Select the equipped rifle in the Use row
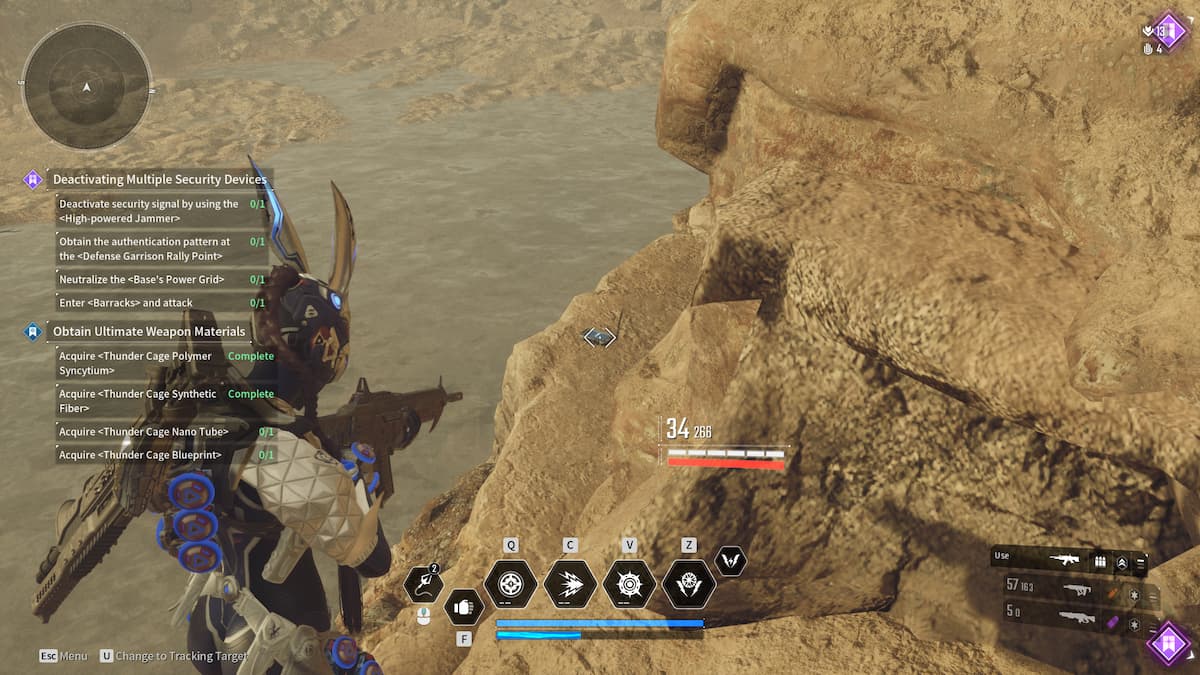1200x675 pixels. click(1063, 561)
